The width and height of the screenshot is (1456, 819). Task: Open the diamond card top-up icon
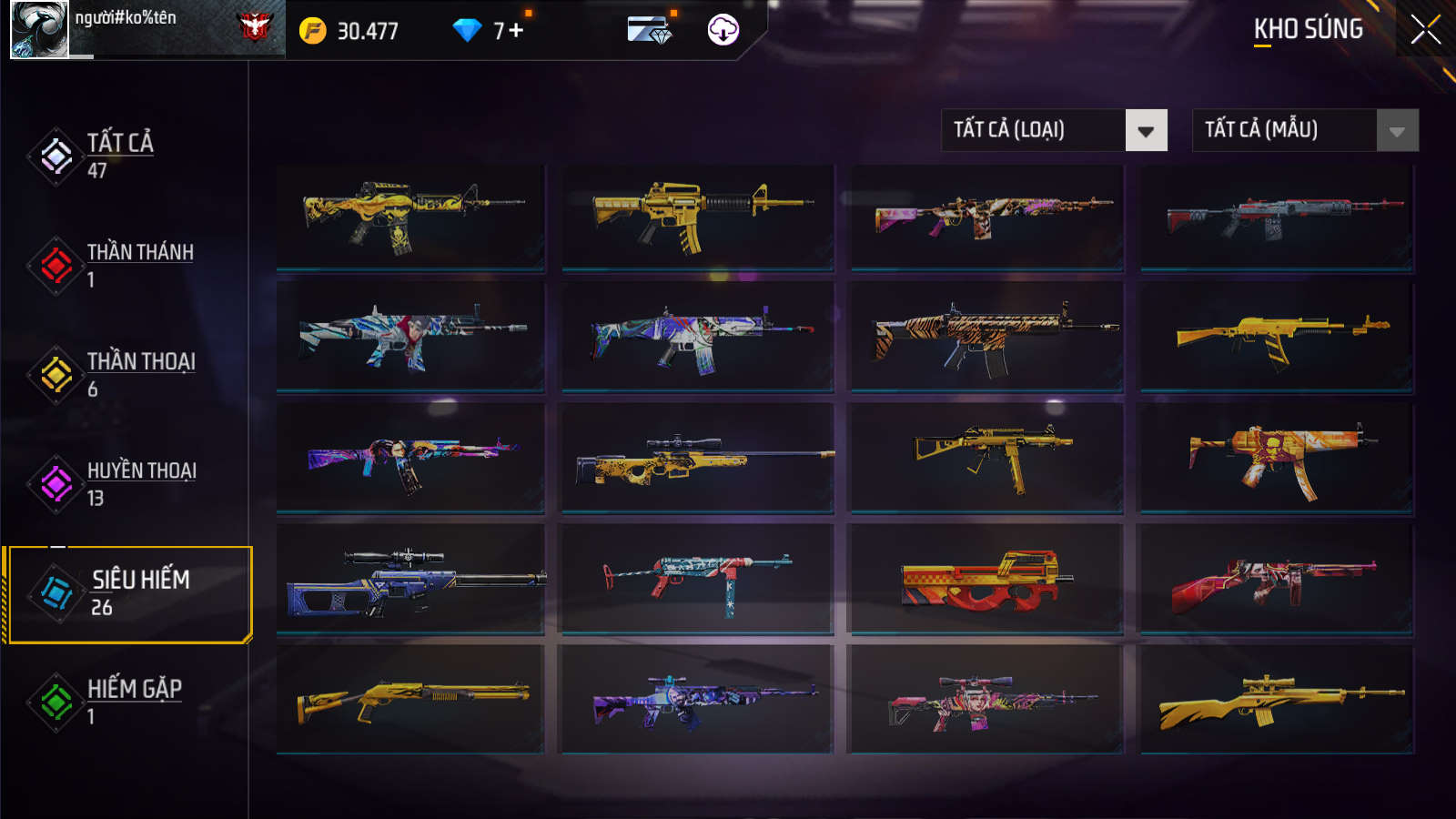click(x=650, y=30)
